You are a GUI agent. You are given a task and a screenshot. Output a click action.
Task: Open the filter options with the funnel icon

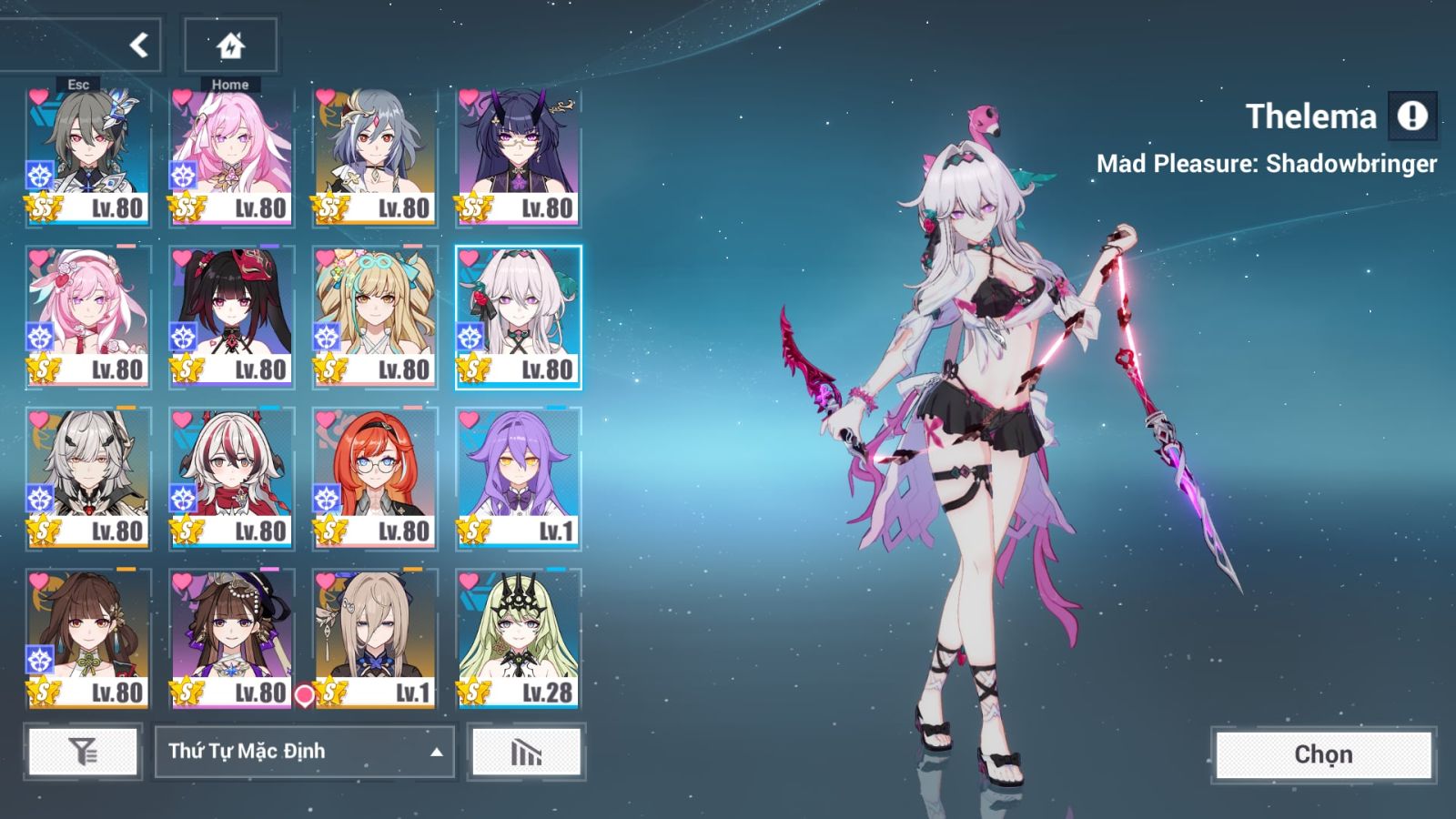82,753
